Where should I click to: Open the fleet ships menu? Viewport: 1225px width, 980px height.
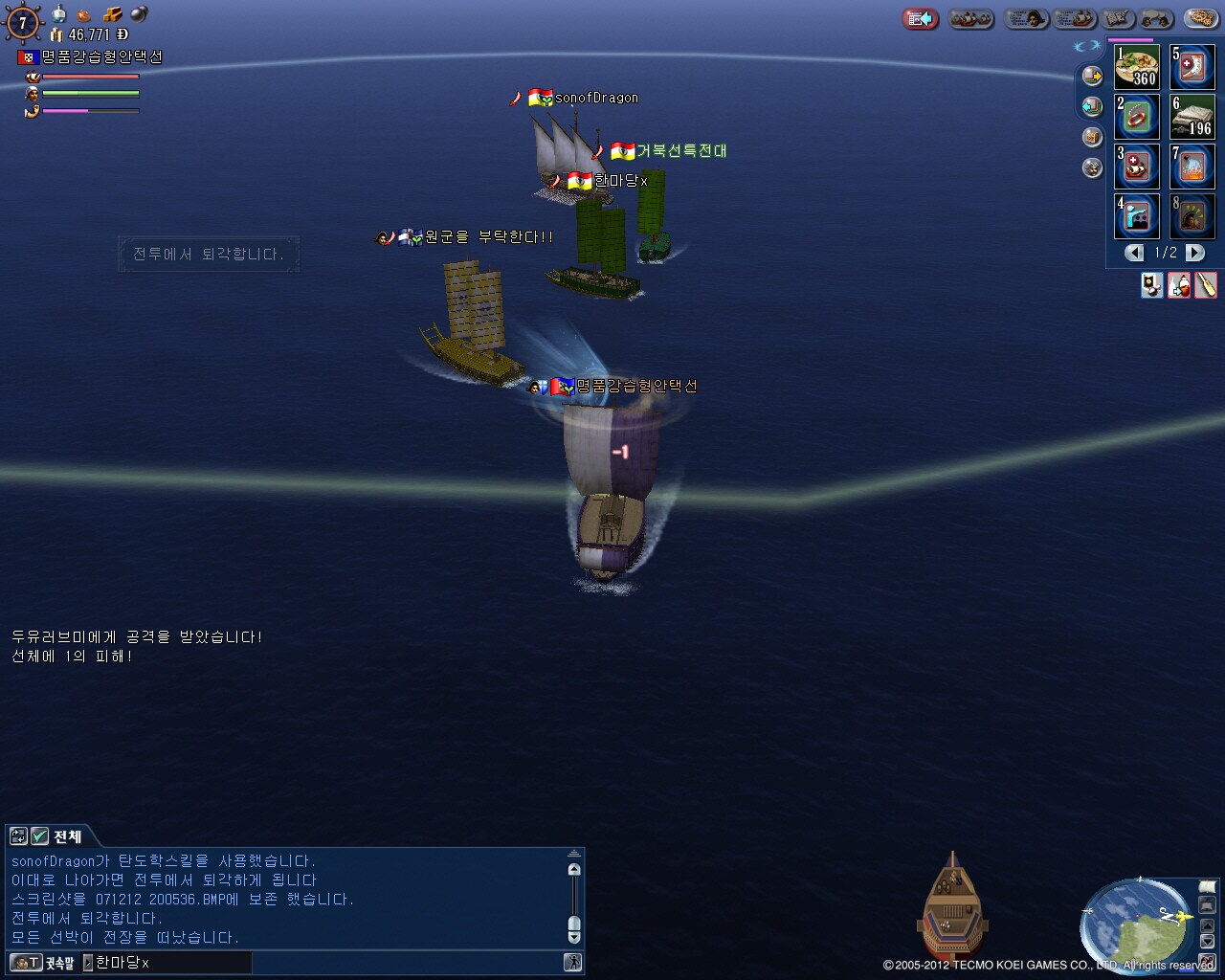pos(971,18)
